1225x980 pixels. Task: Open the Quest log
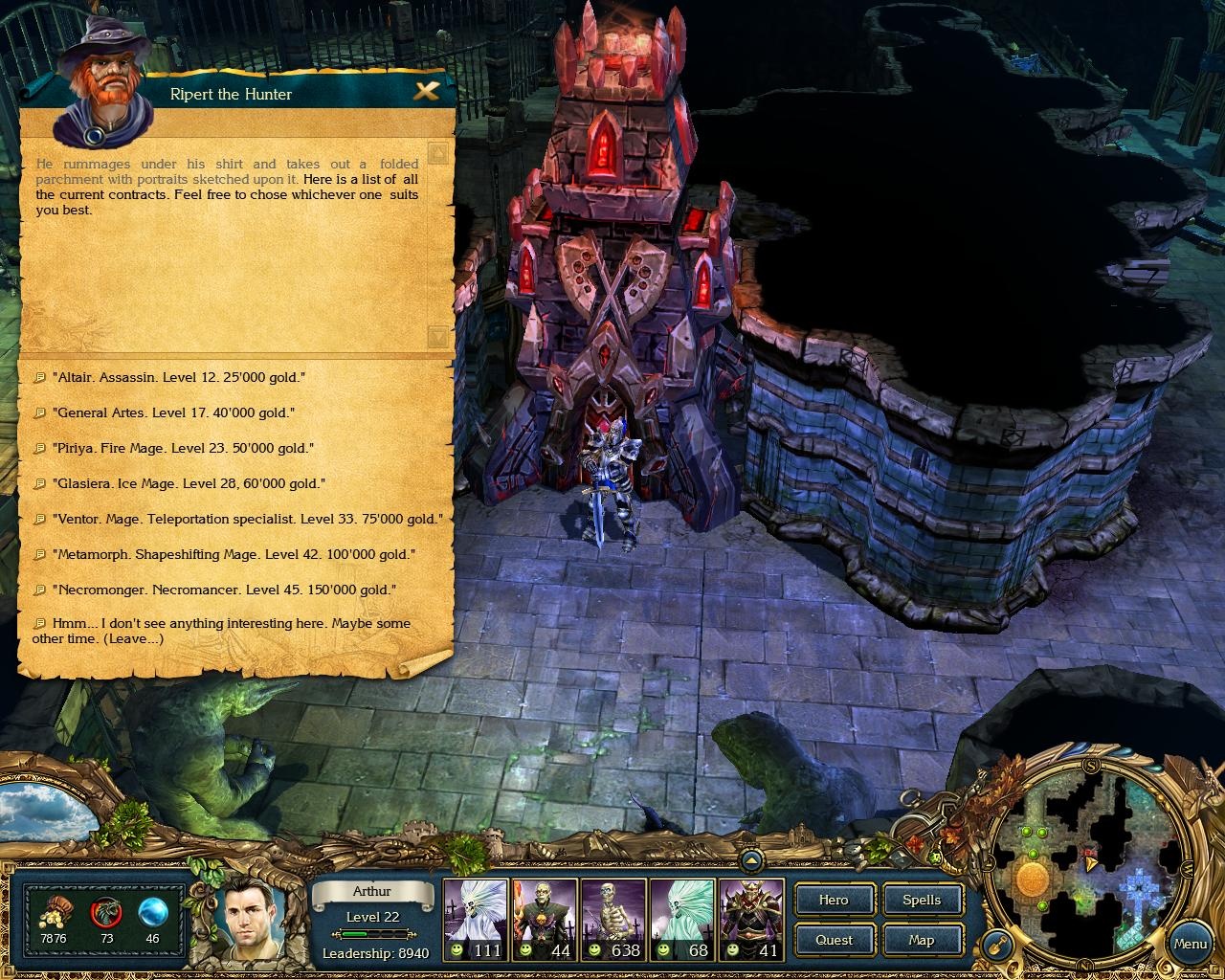[833, 940]
